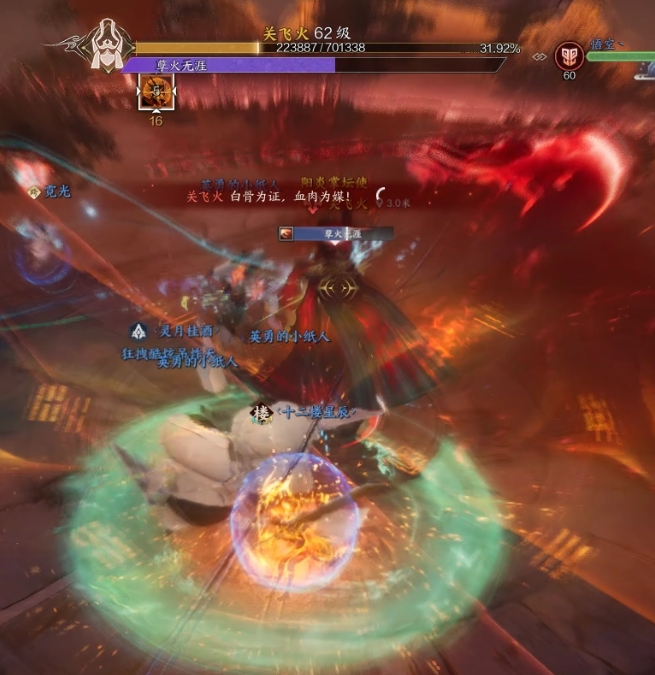Click the boss 关飞火 portrait icon
The image size is (655, 675).
tap(102, 45)
